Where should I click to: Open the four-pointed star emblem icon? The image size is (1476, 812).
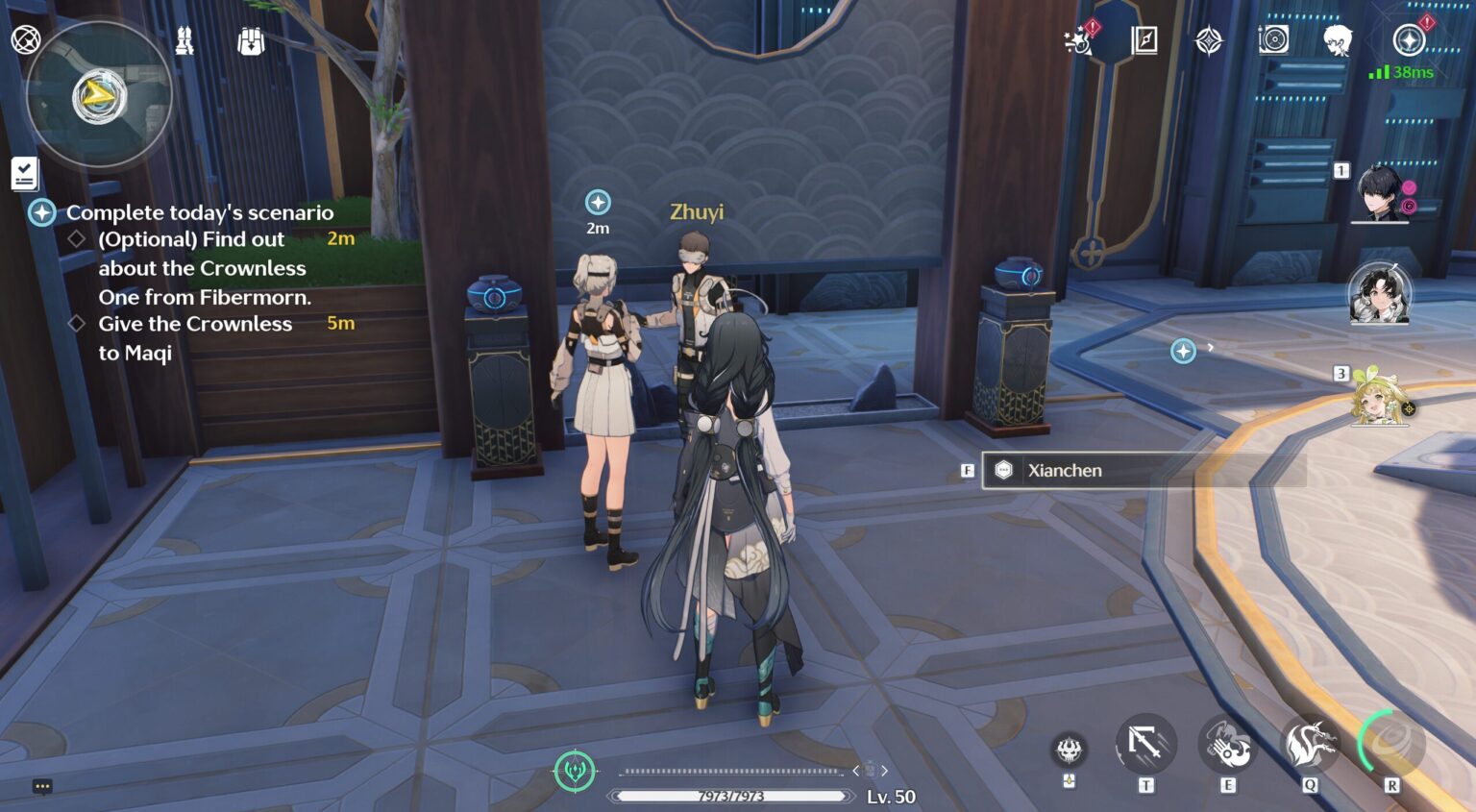1209,40
